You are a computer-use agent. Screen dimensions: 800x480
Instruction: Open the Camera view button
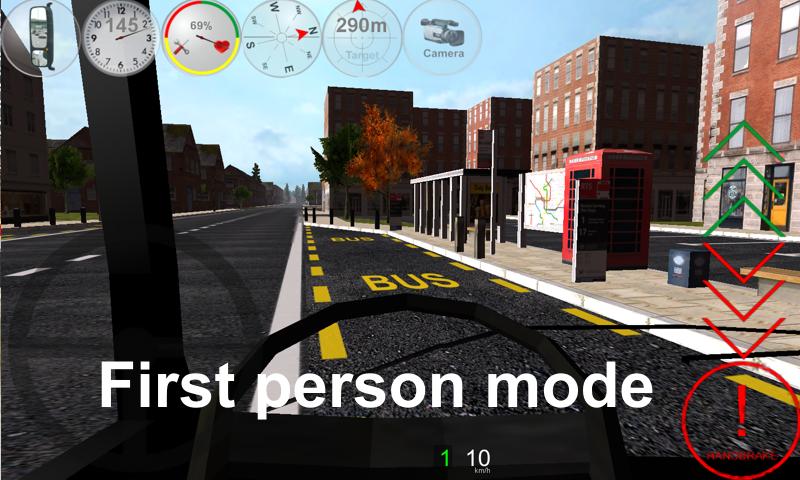coord(442,36)
